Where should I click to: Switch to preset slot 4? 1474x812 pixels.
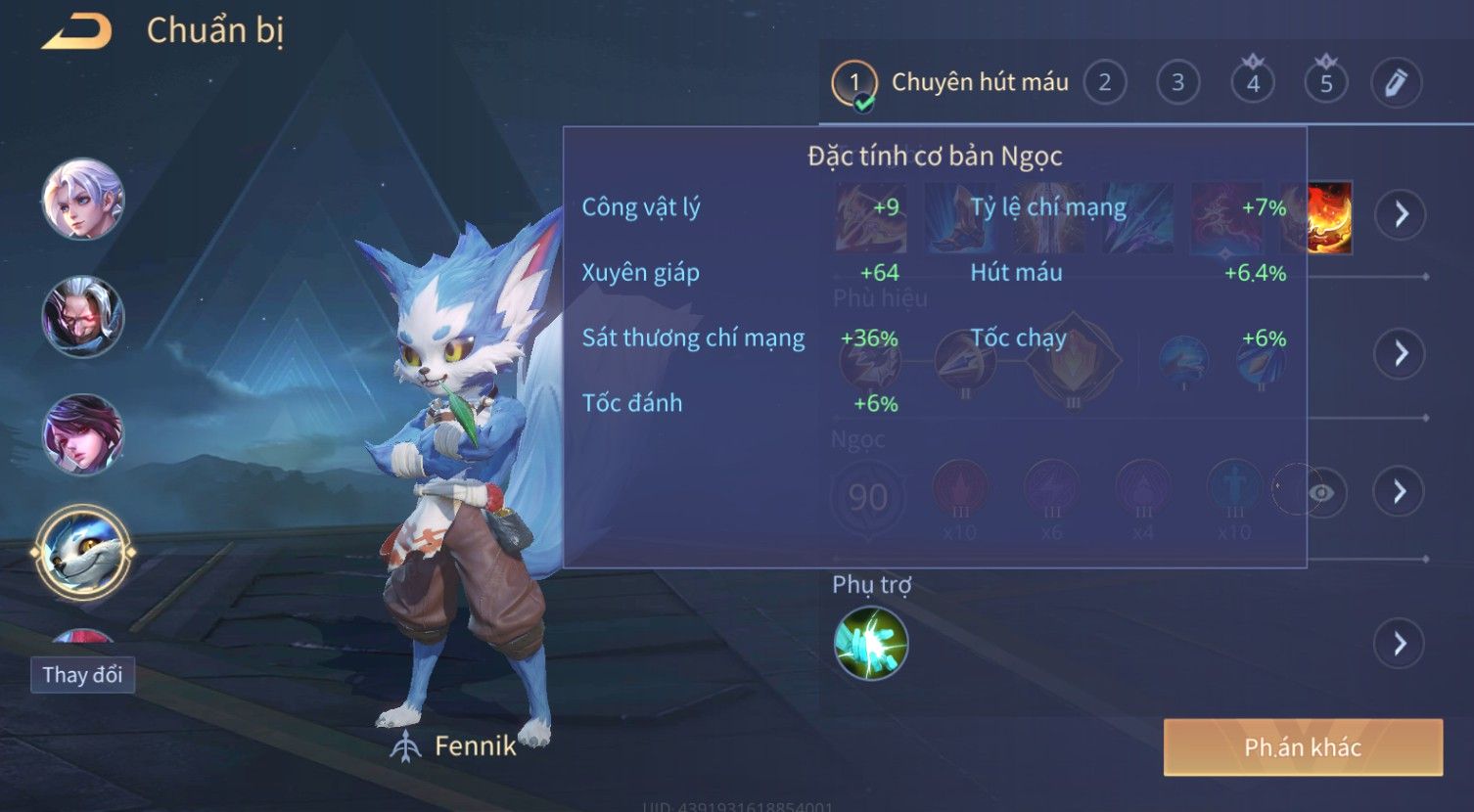(x=1252, y=83)
